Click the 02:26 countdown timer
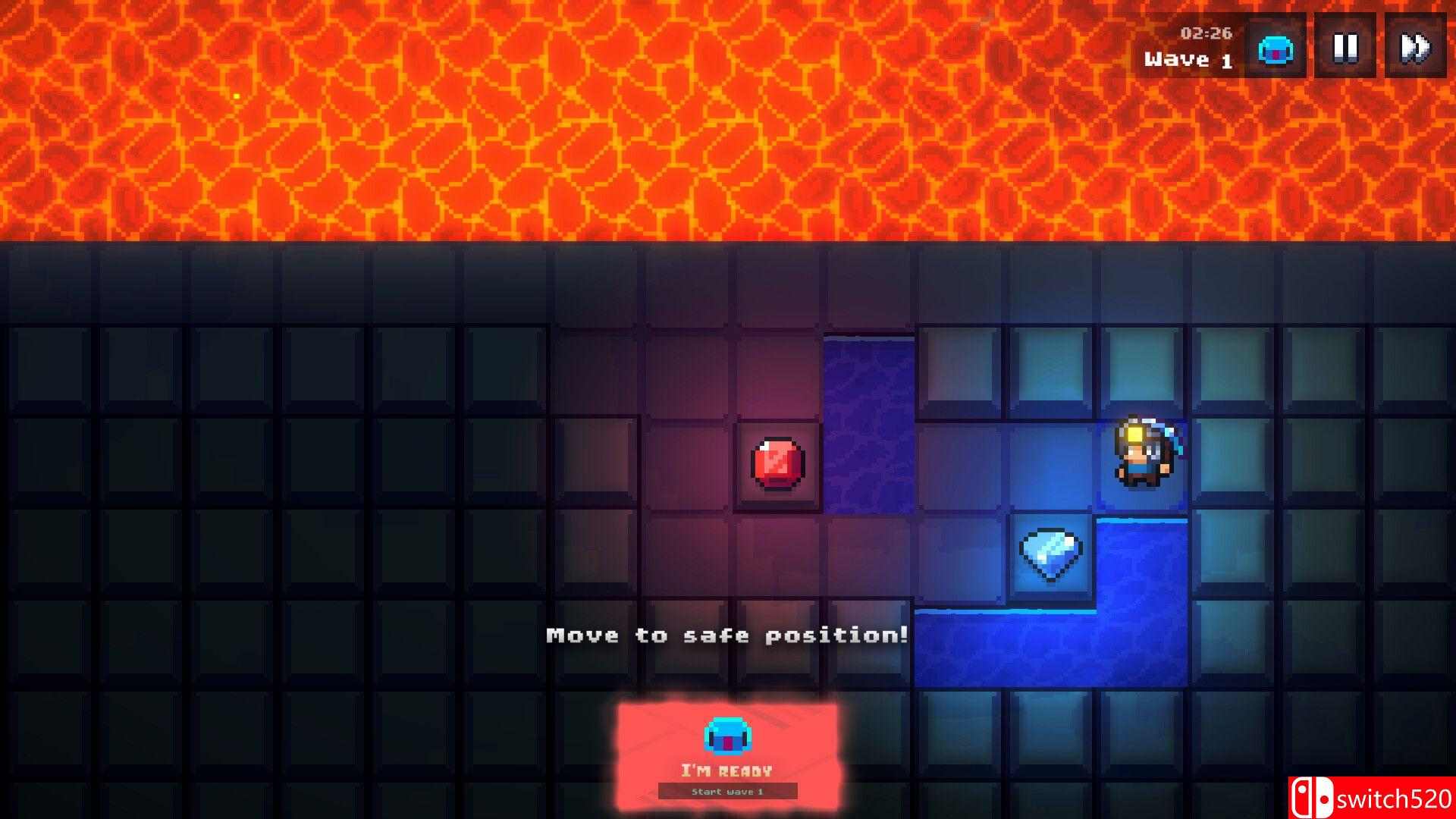This screenshot has width=1456, height=819. (x=1207, y=34)
